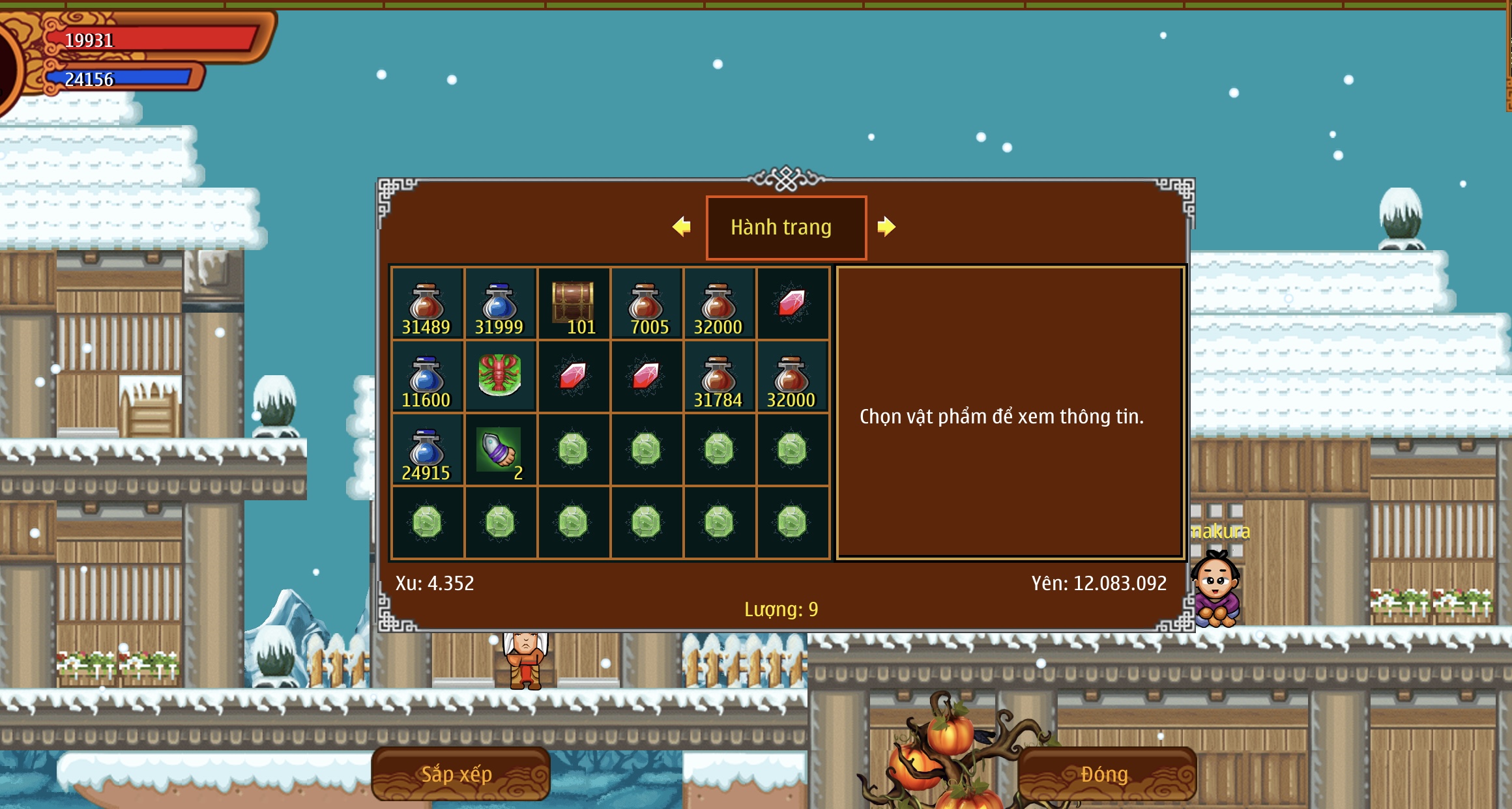1512x809 pixels.
Task: Select the red potion stack of 31489
Action: pos(427,304)
